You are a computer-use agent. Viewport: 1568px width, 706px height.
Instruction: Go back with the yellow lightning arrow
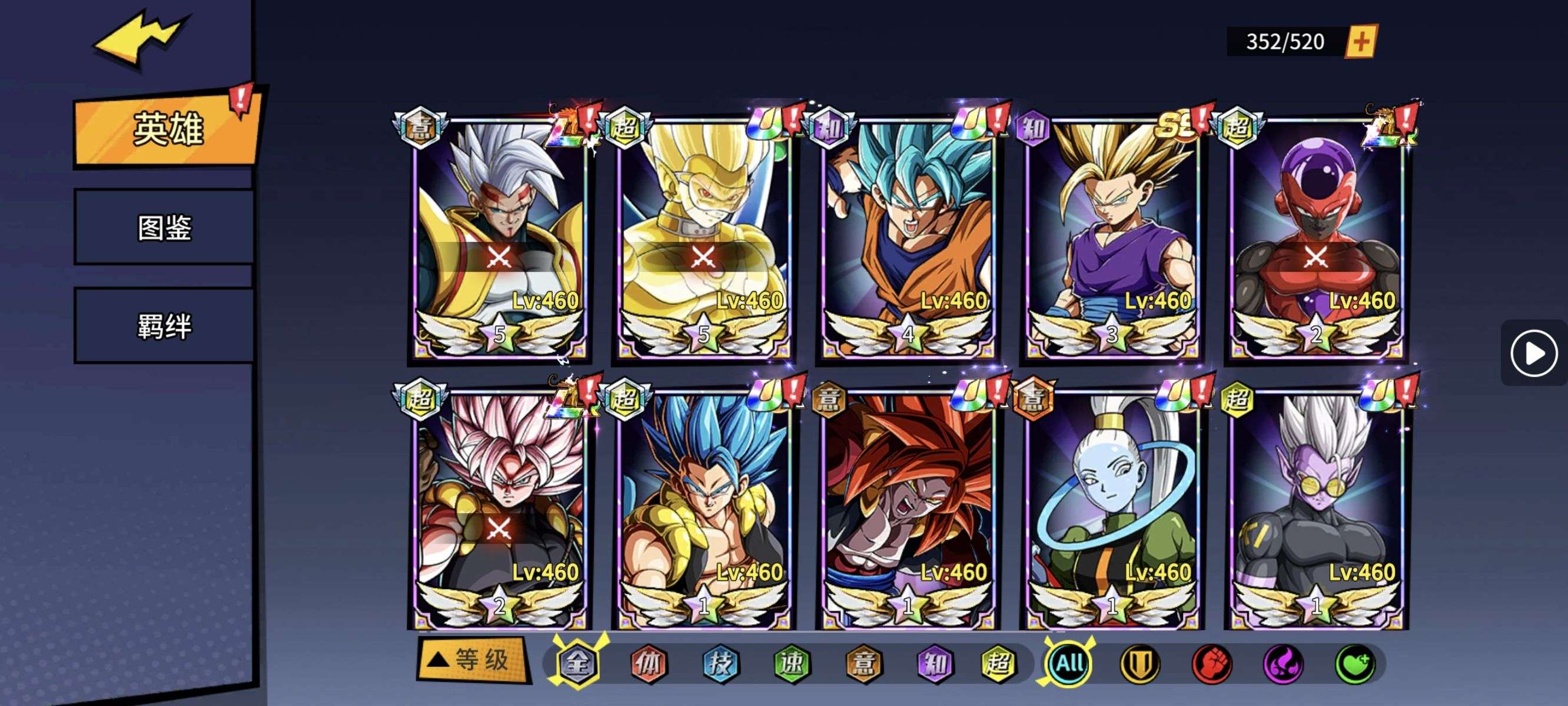[x=141, y=38]
